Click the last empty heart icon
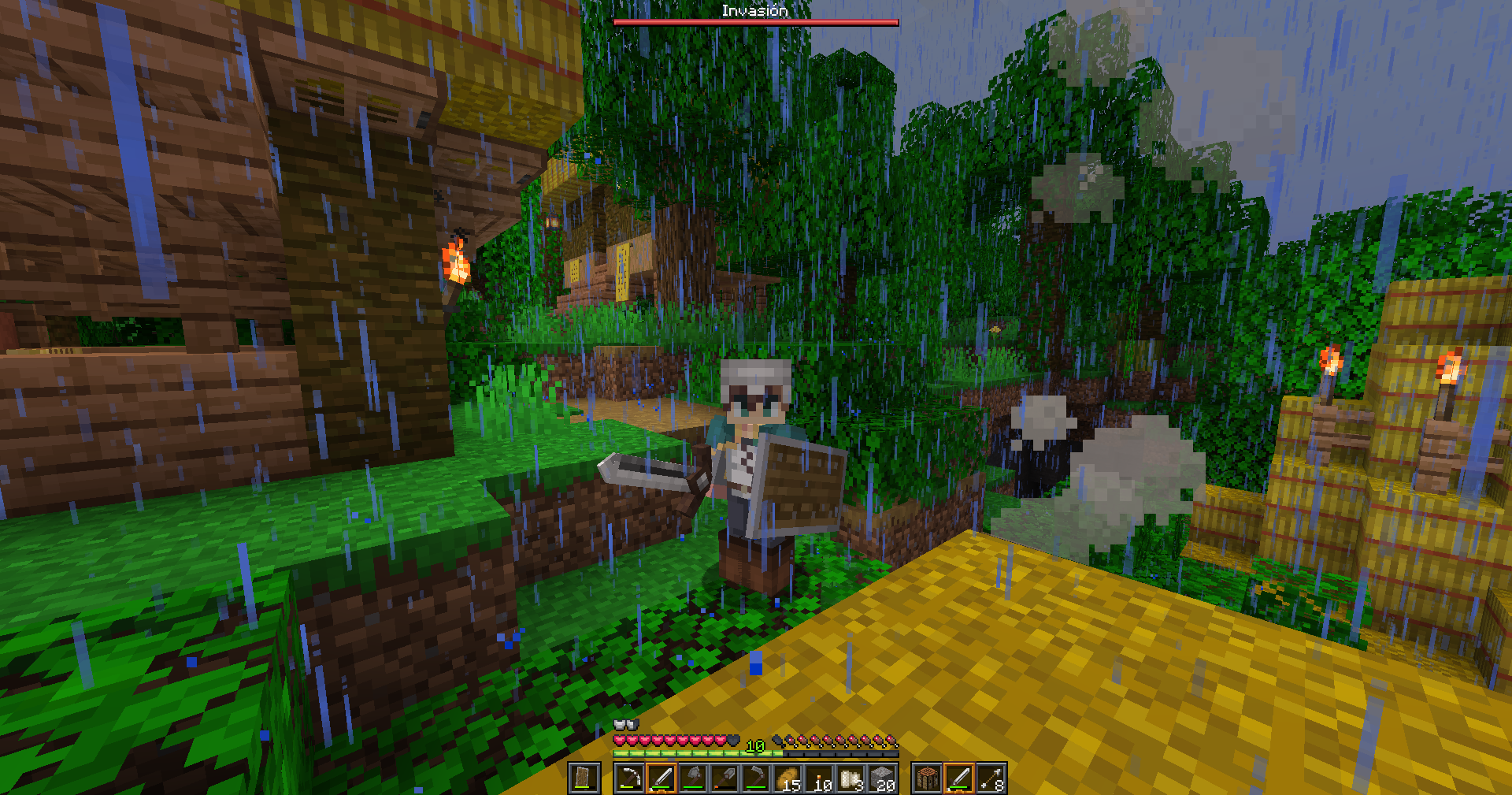 [x=733, y=739]
